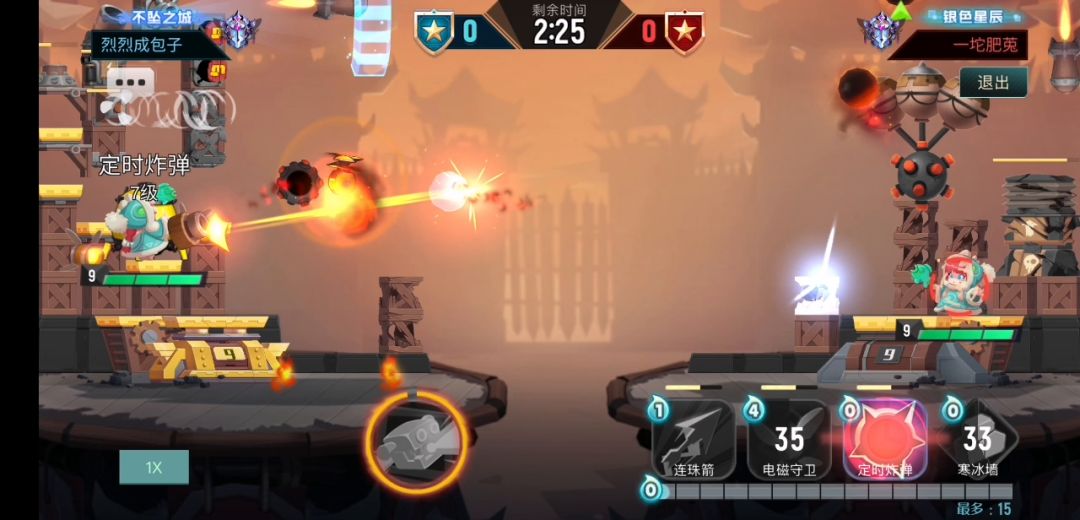
Task: Pick the 寒冰墙 ice wall card
Action: click(x=977, y=440)
